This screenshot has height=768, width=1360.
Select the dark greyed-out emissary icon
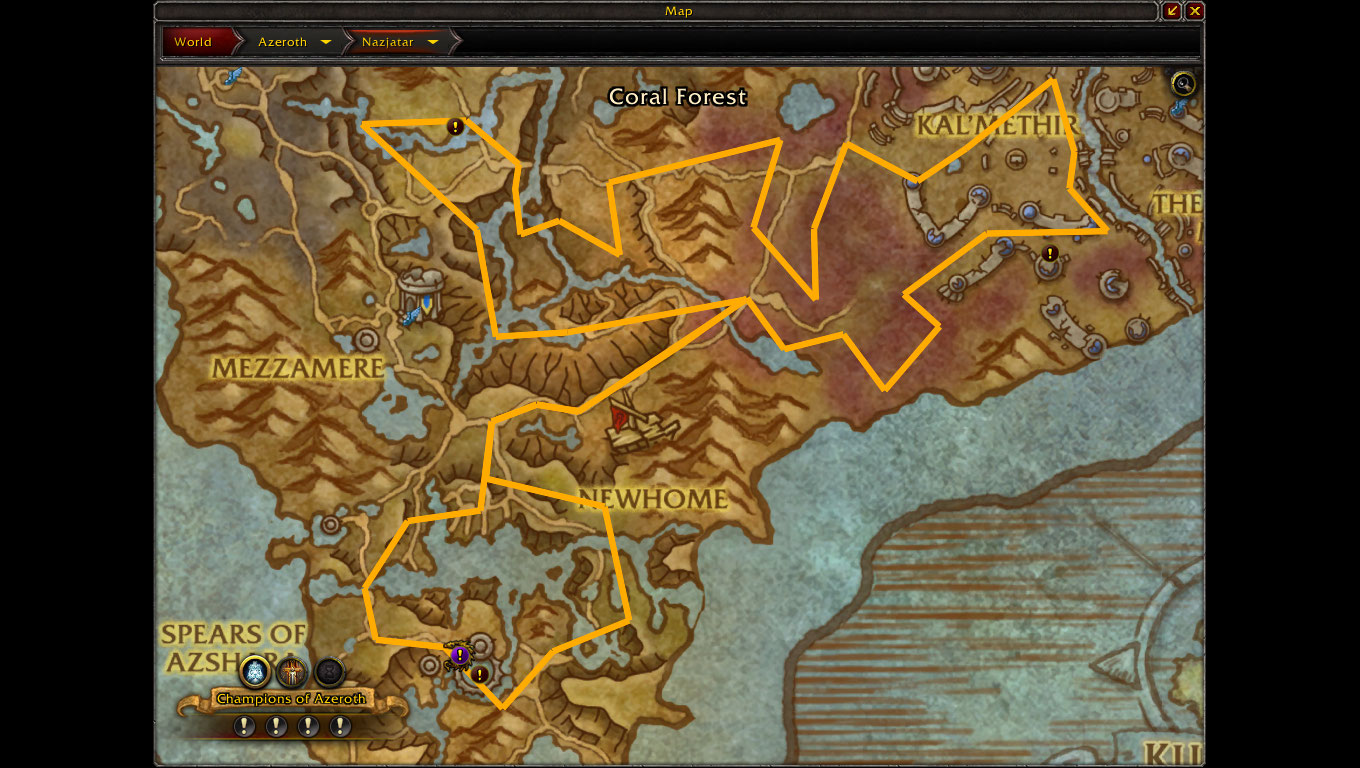point(329,671)
